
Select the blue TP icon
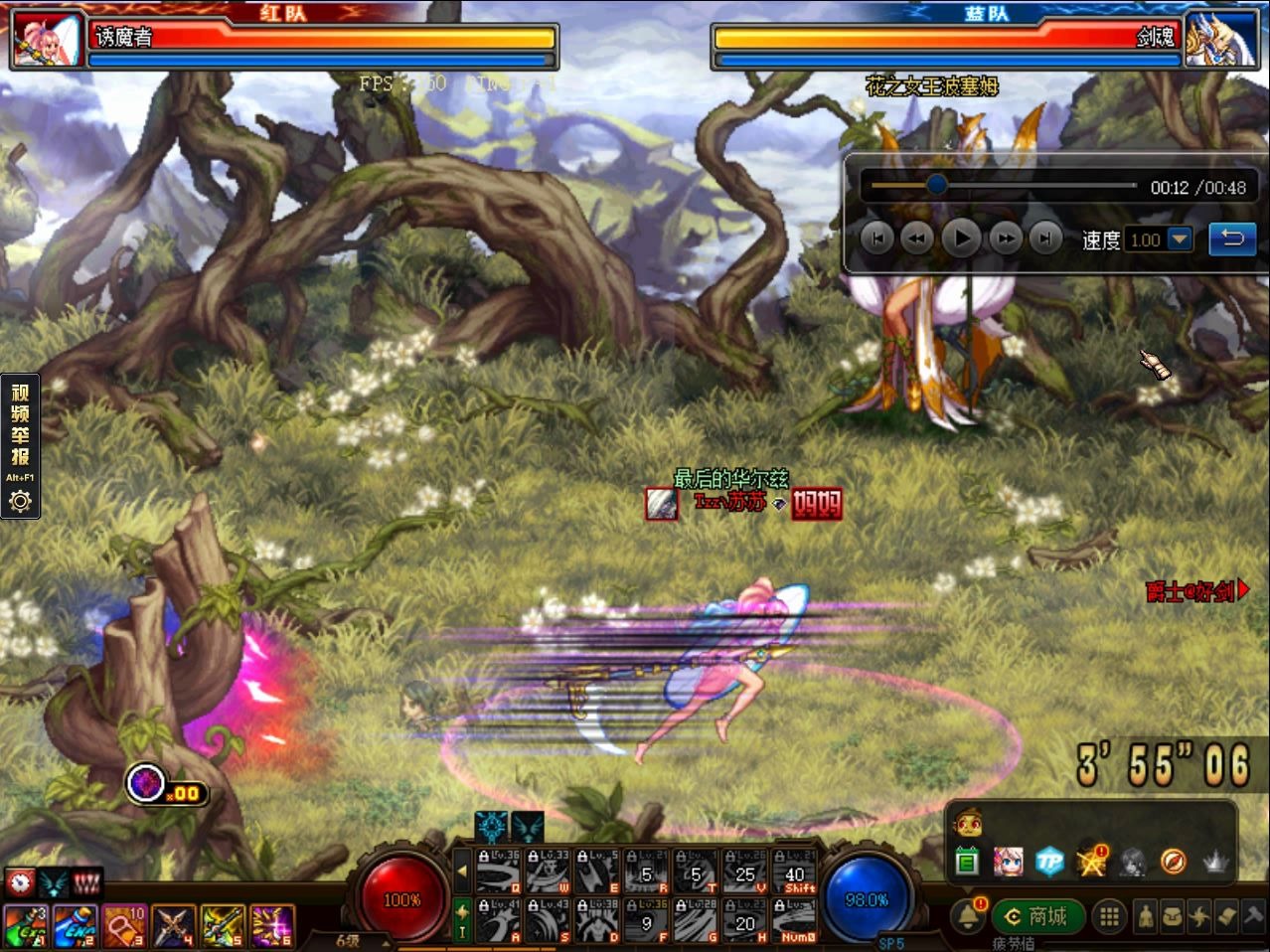tap(1049, 862)
